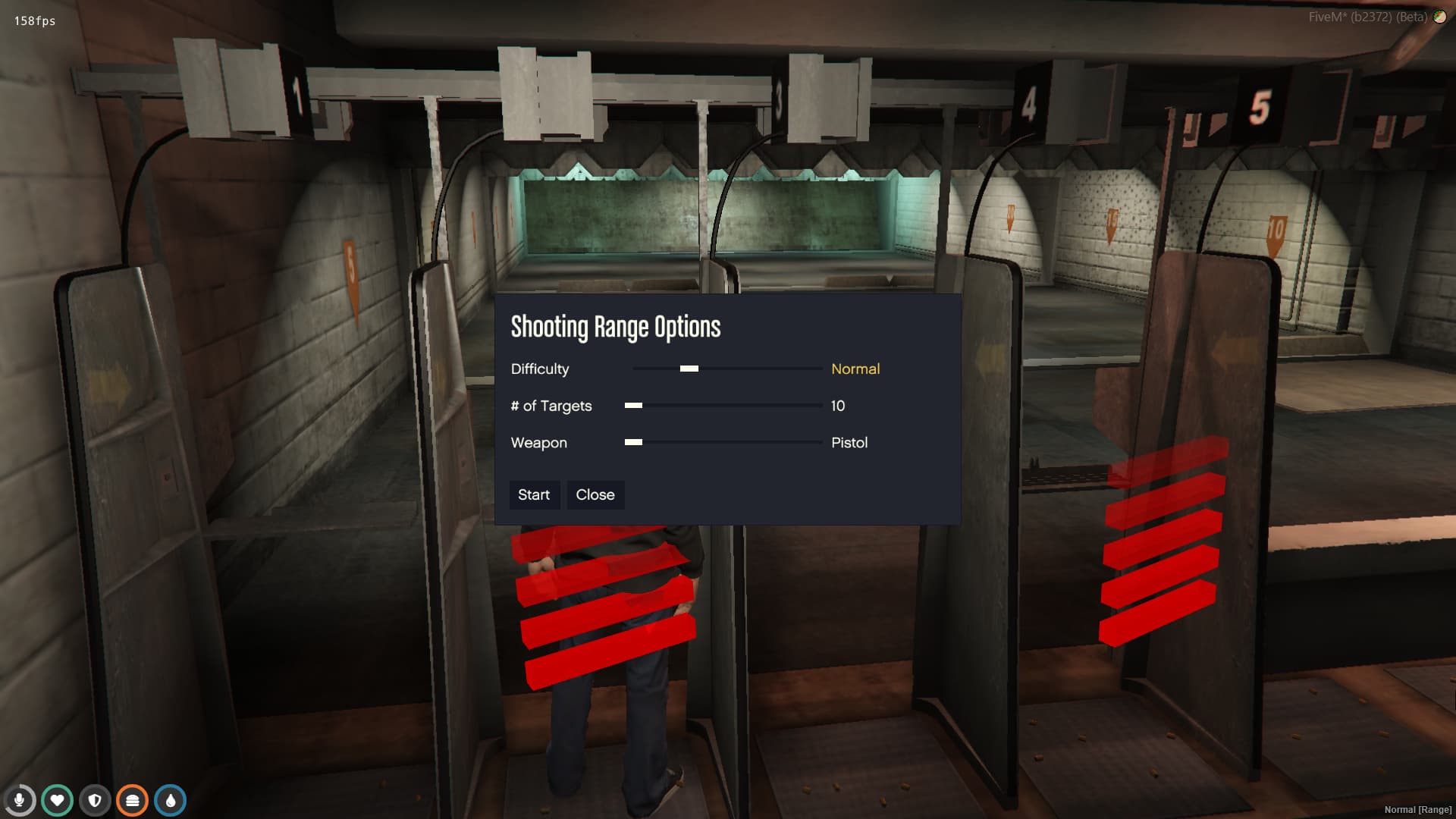1456x819 pixels.
Task: Select the 10 targets value text
Action: [x=837, y=406]
